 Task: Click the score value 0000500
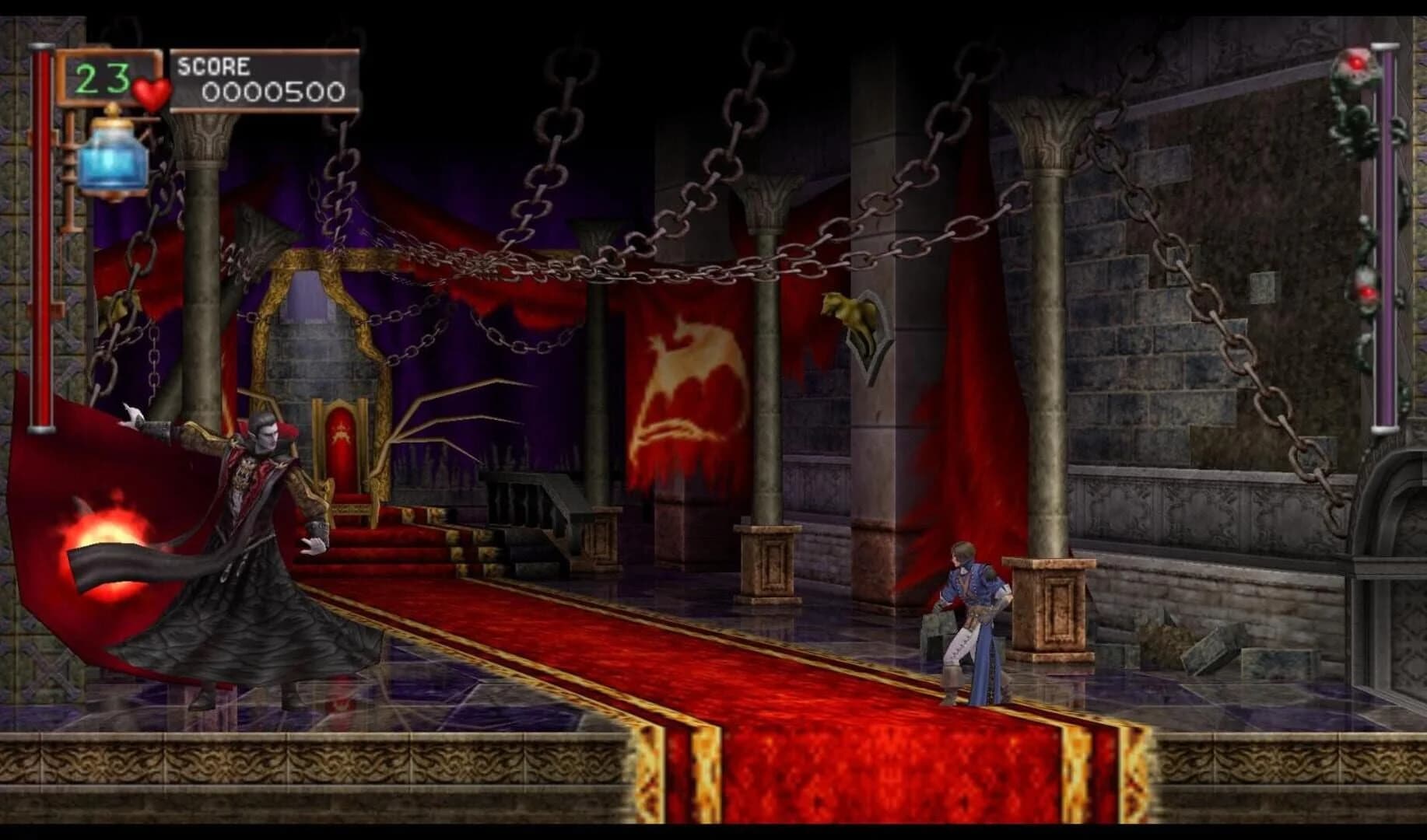point(274,91)
